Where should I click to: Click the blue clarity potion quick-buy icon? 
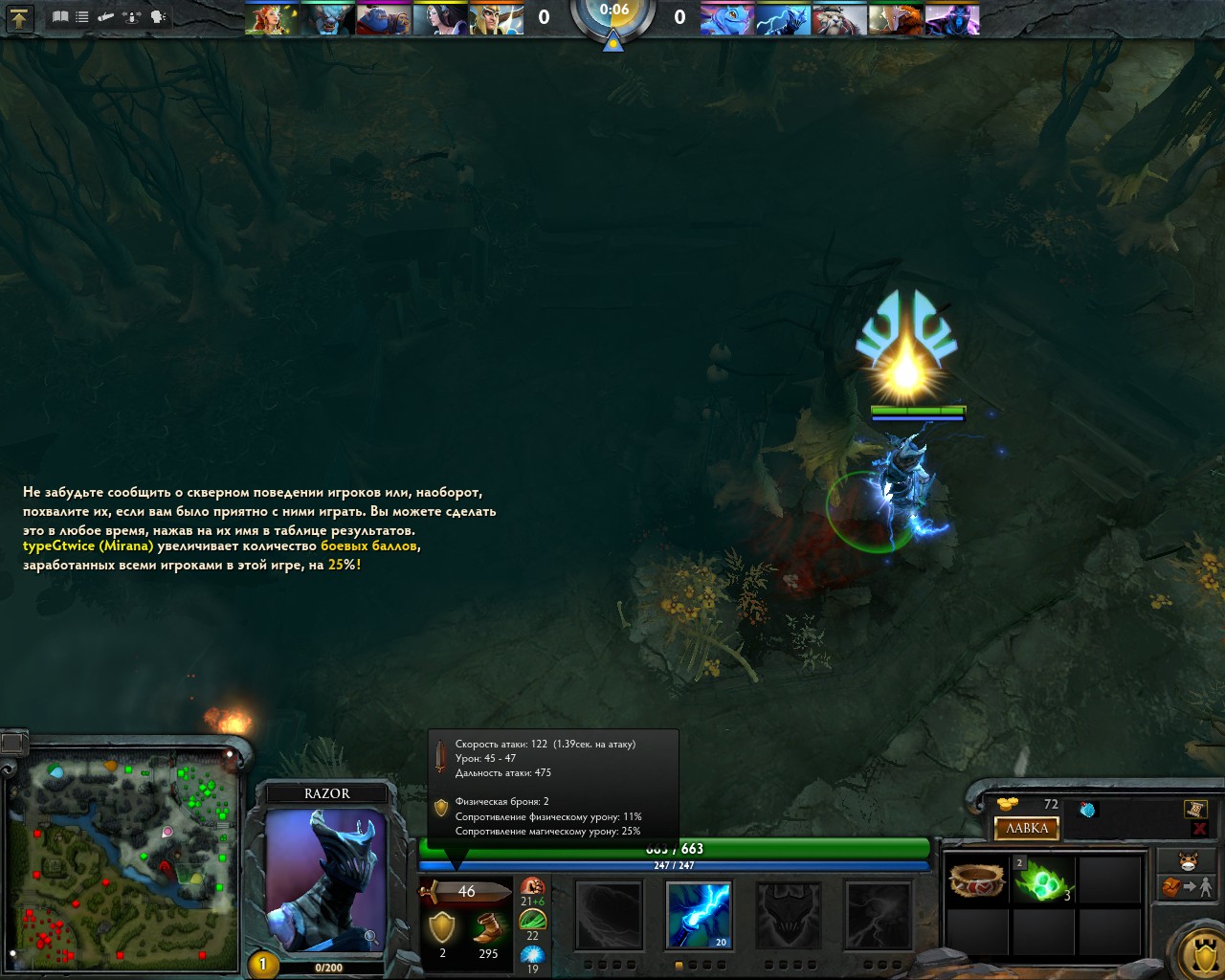(1087, 810)
